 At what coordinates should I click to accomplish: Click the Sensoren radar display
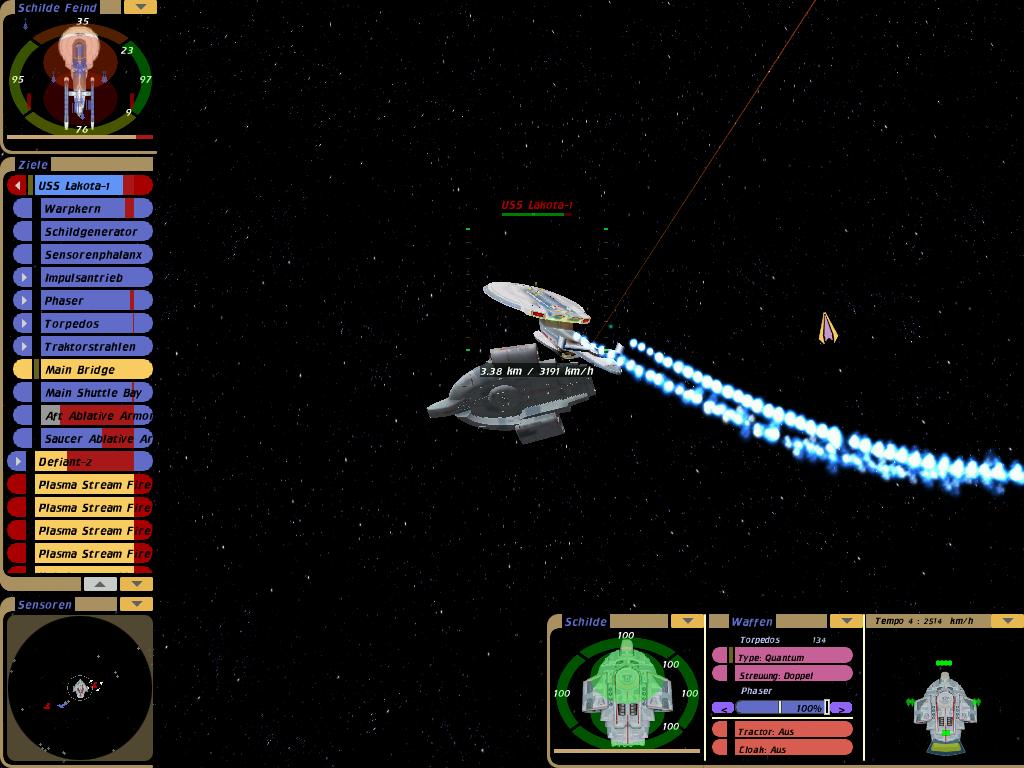80,687
